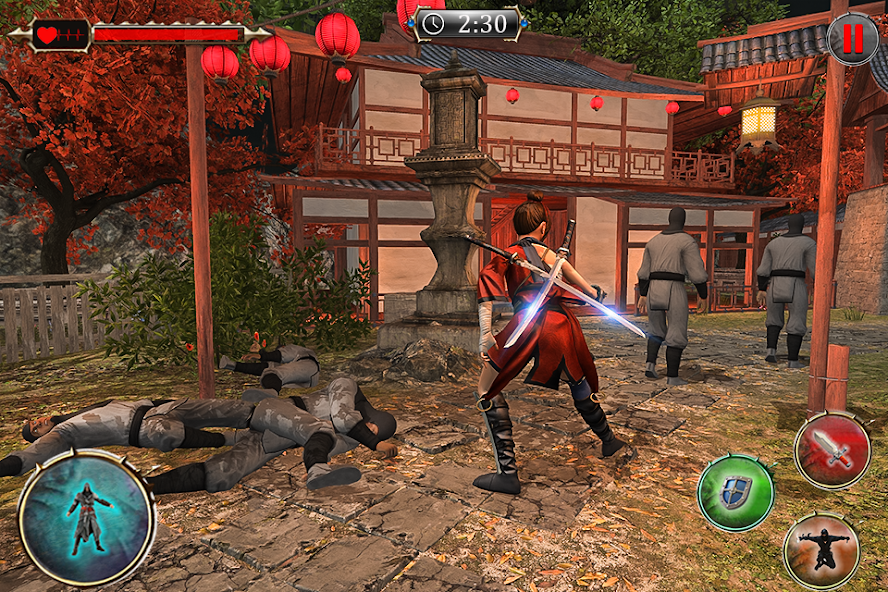Image resolution: width=888 pixels, height=592 pixels.
Task: Activate the green shield block button
Action: [736, 492]
